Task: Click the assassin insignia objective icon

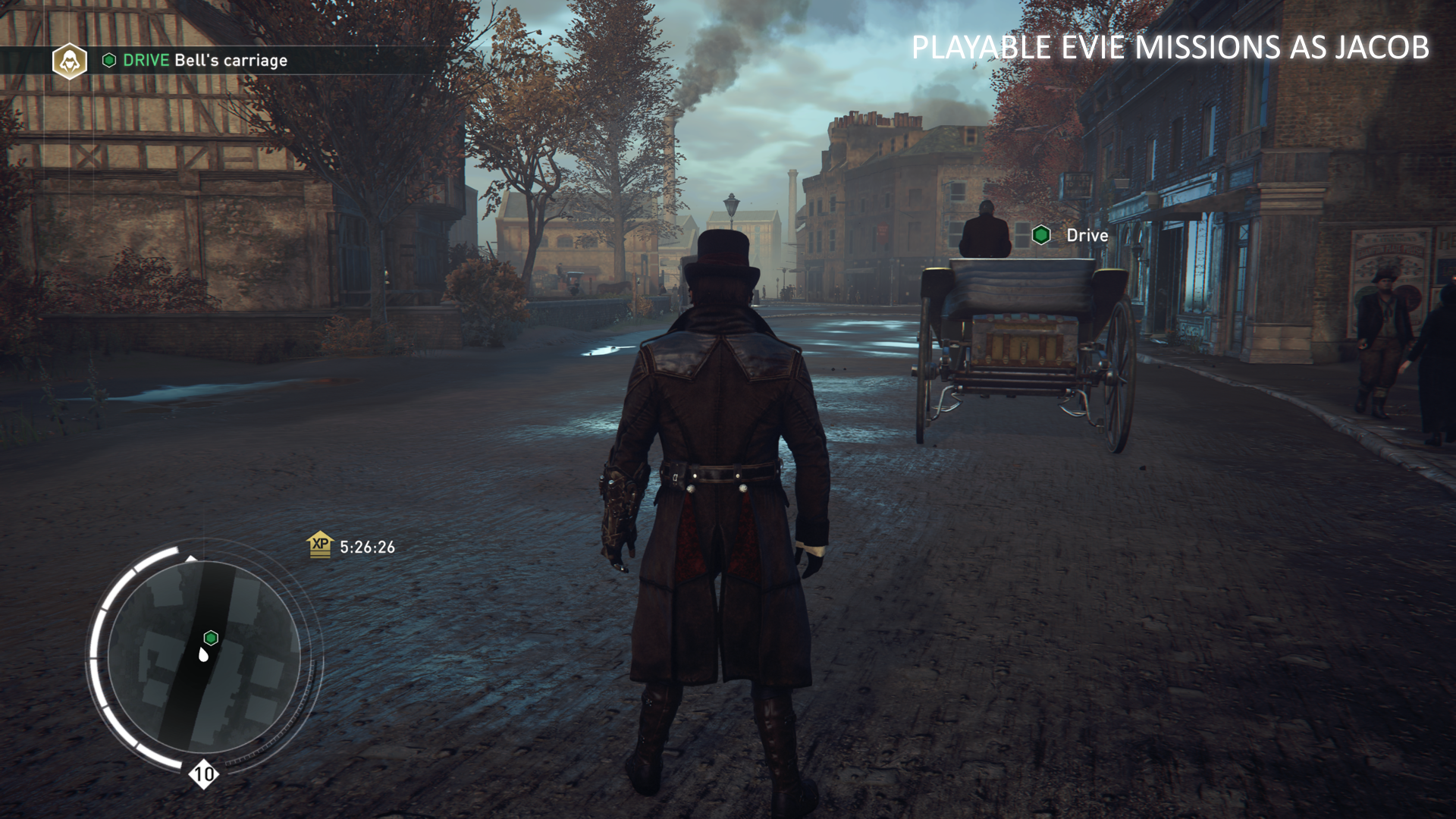Action: tap(69, 61)
